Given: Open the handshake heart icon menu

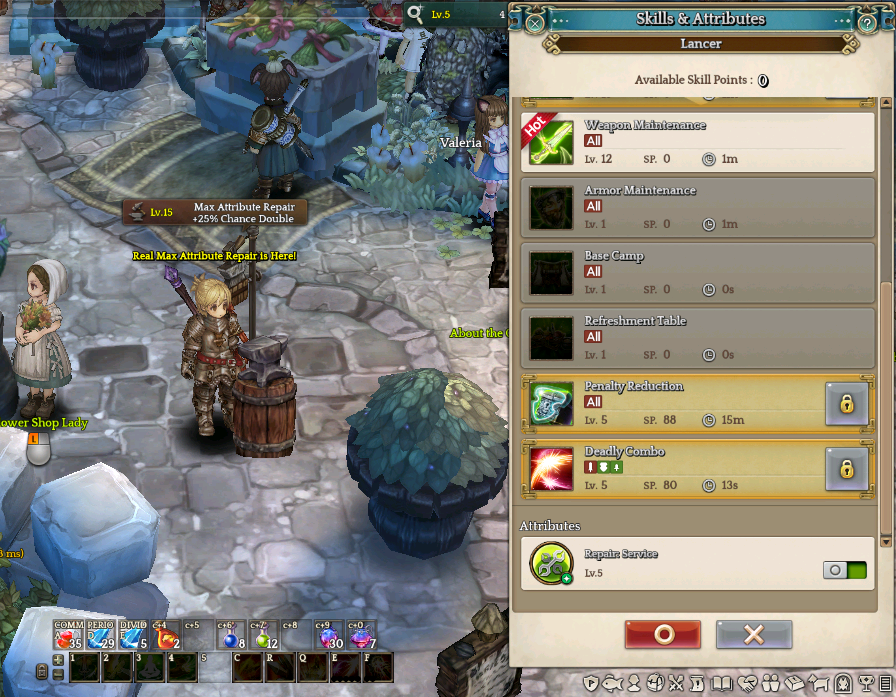Looking at the screenshot, I should tap(746, 685).
